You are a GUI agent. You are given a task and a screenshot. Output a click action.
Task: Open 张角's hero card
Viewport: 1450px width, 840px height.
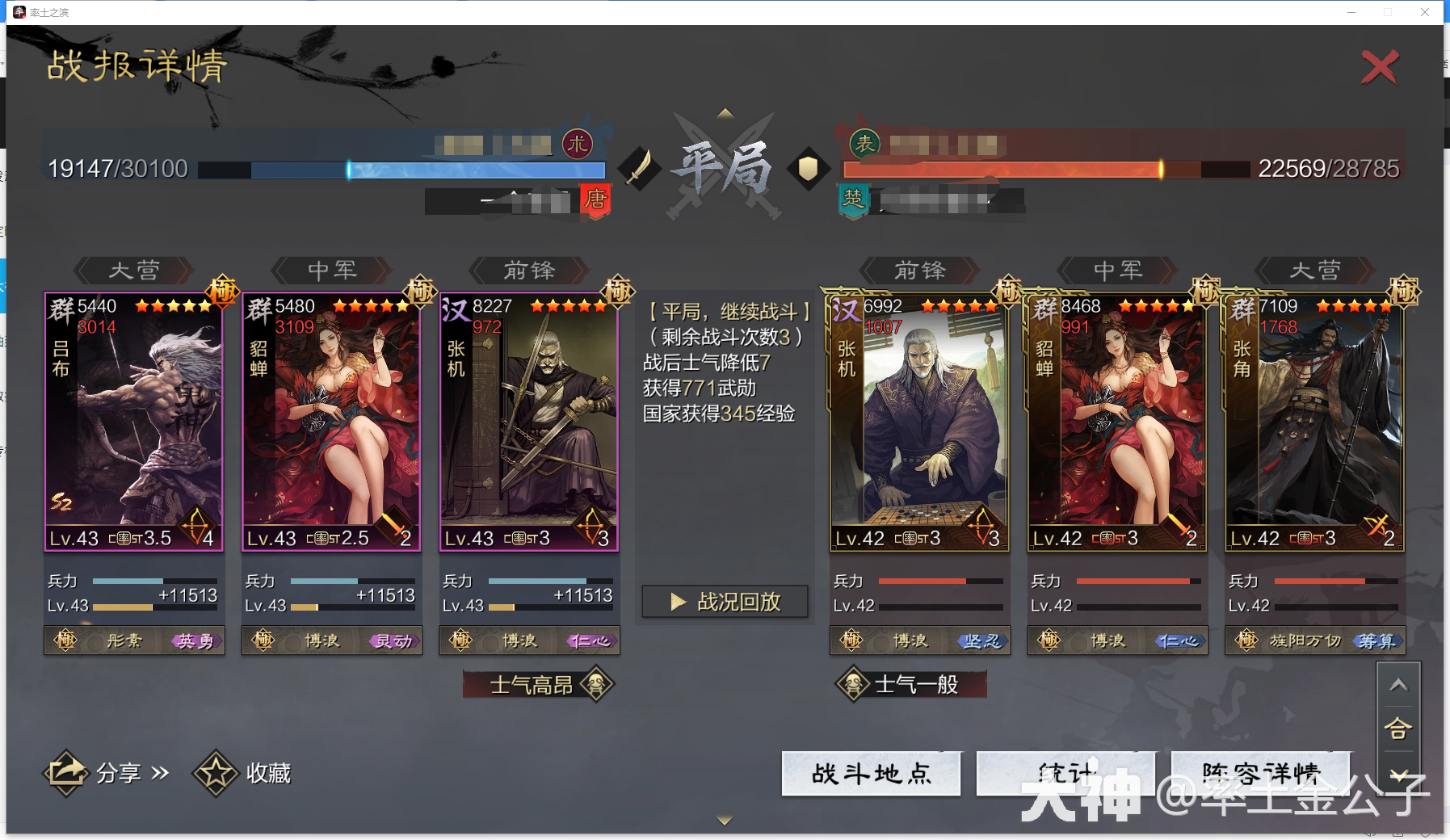(x=1314, y=420)
